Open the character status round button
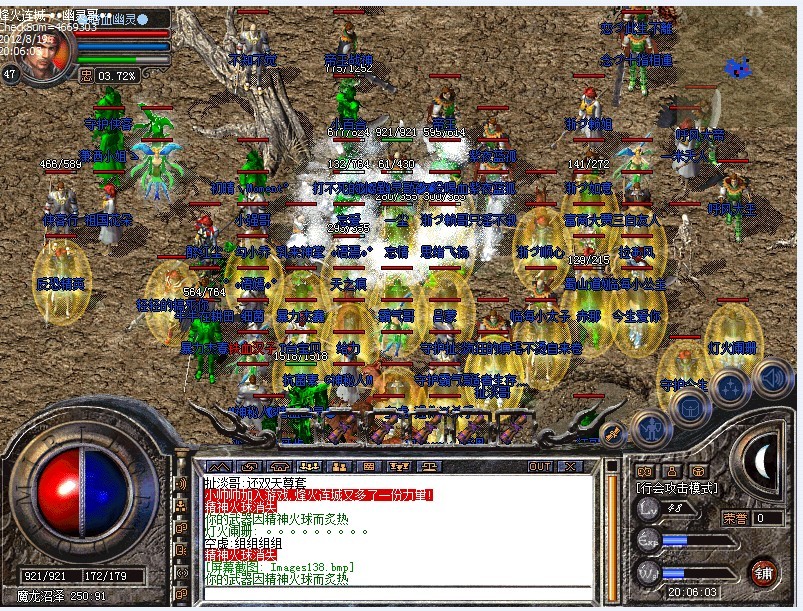Image resolution: width=803 pixels, height=611 pixels. pos(651,430)
